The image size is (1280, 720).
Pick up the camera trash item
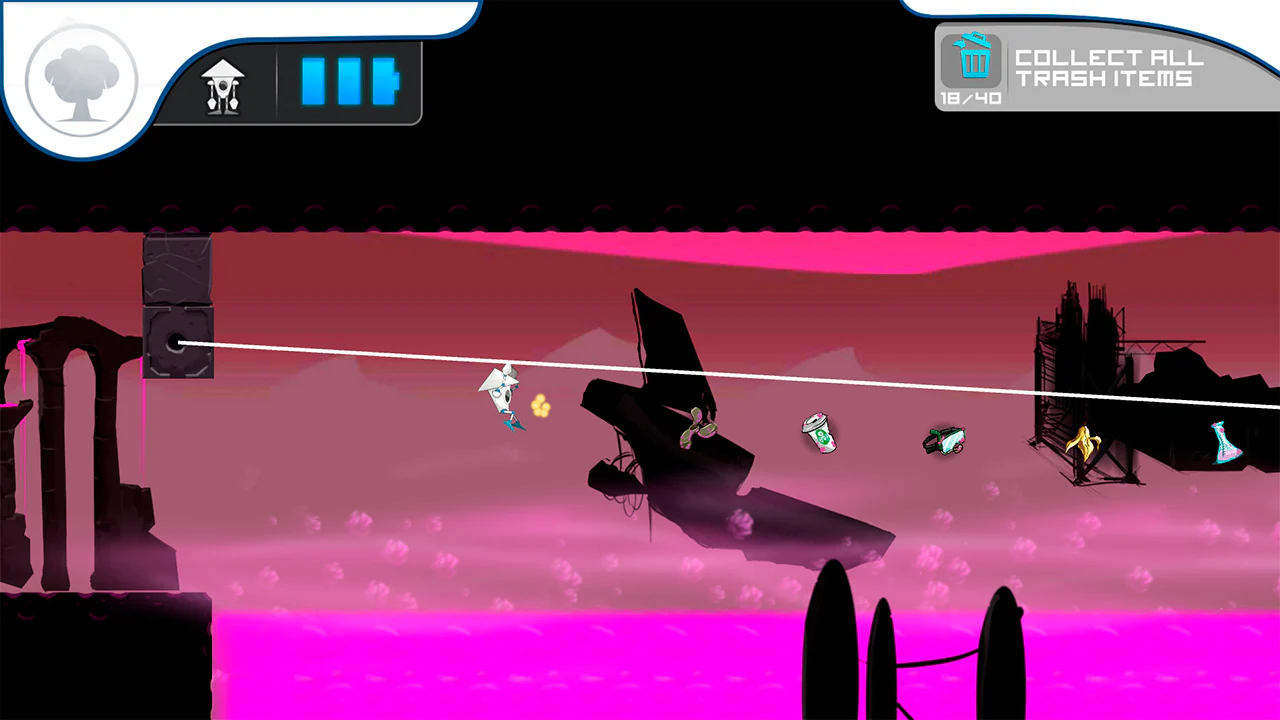click(x=944, y=440)
